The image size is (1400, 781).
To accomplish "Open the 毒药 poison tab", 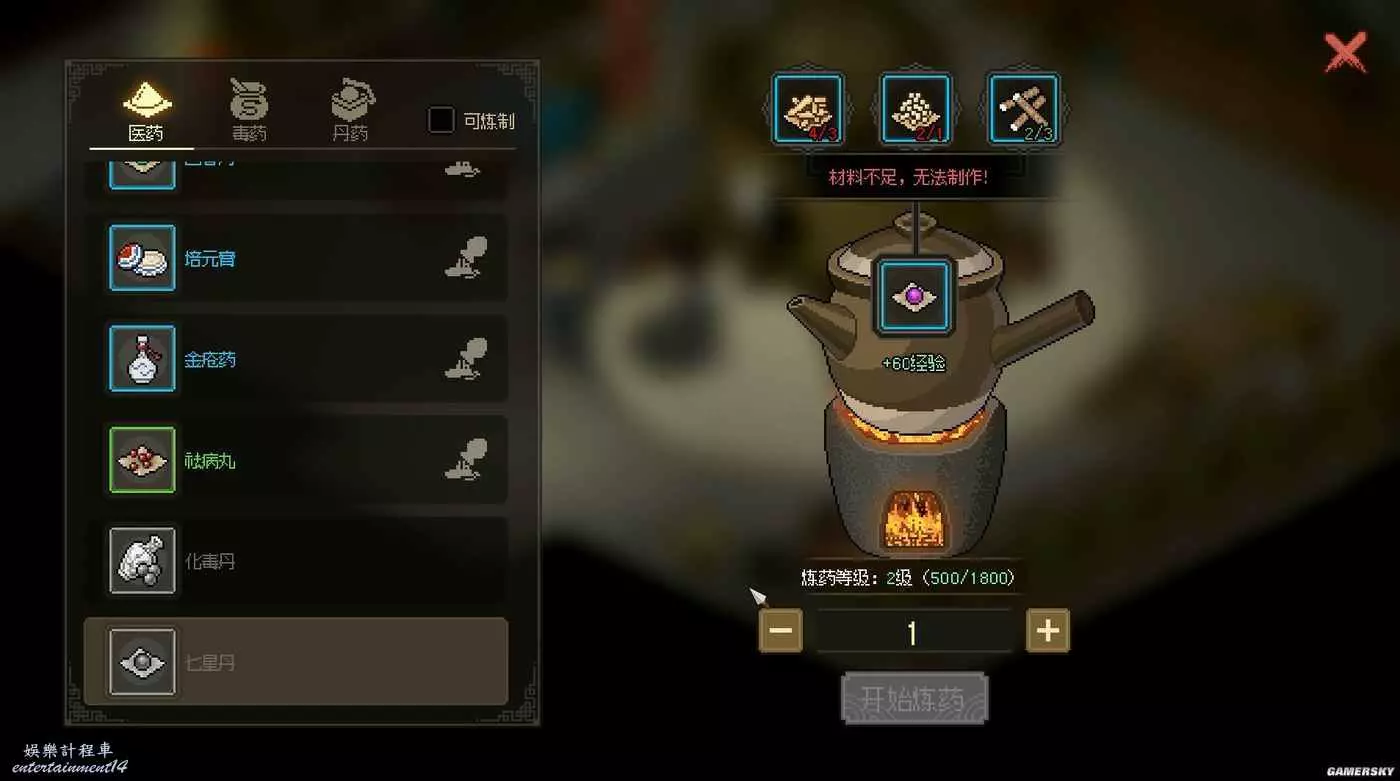I will point(249,111).
